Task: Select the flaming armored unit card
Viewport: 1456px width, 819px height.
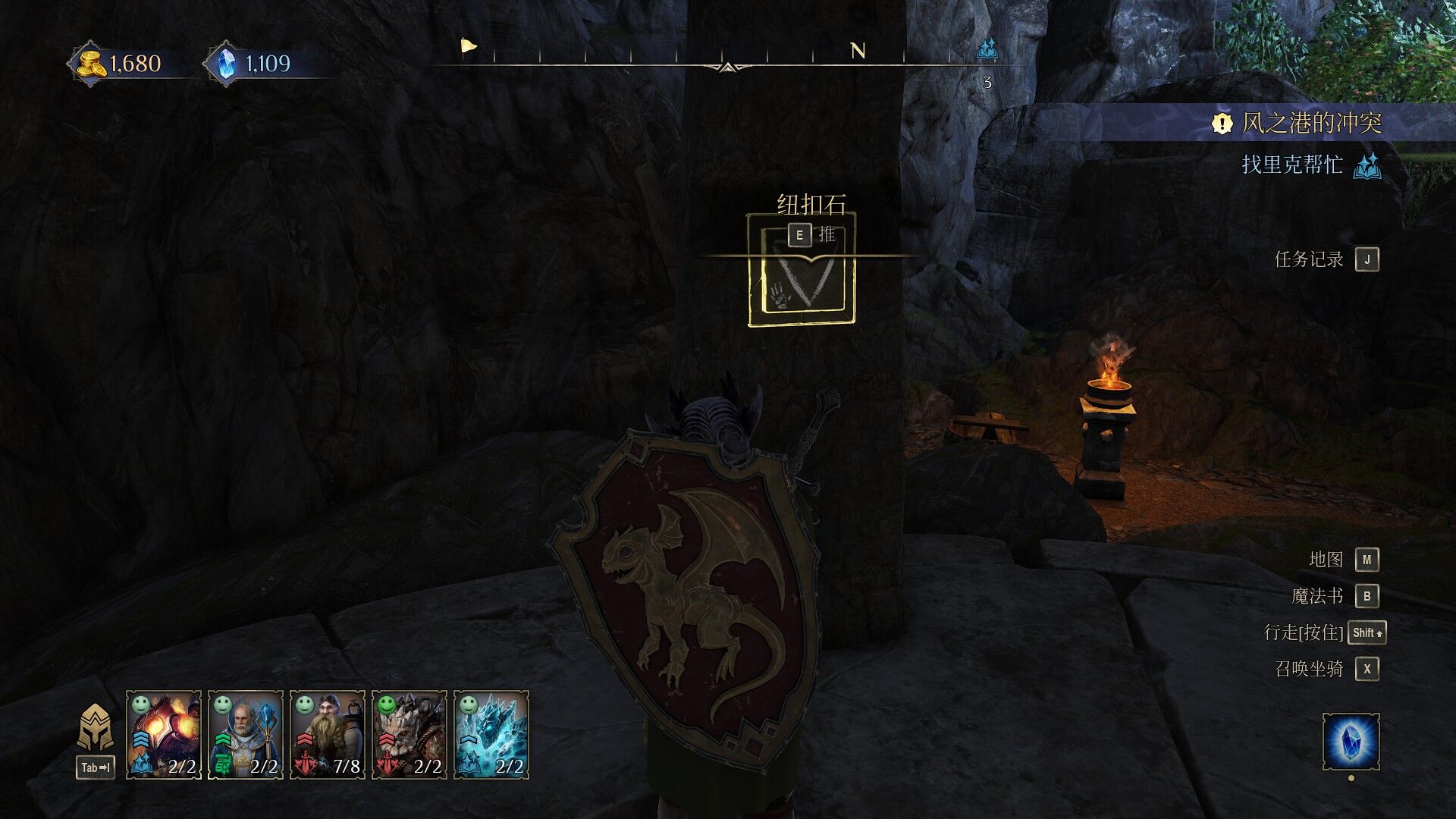Action: 164,734
